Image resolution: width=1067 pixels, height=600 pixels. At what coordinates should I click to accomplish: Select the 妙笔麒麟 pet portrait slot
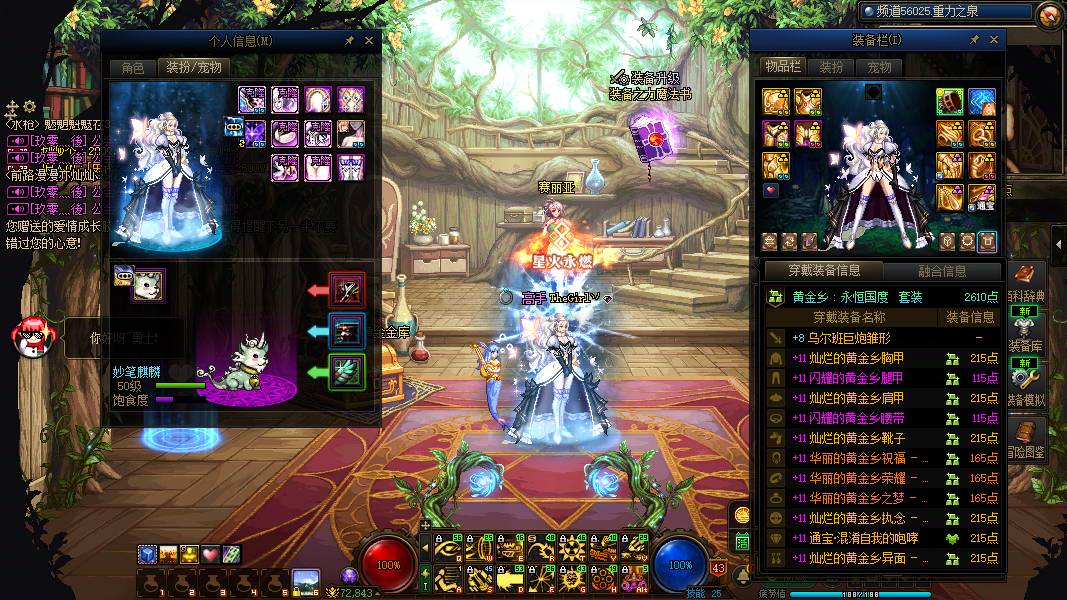pyautogui.click(x=148, y=286)
